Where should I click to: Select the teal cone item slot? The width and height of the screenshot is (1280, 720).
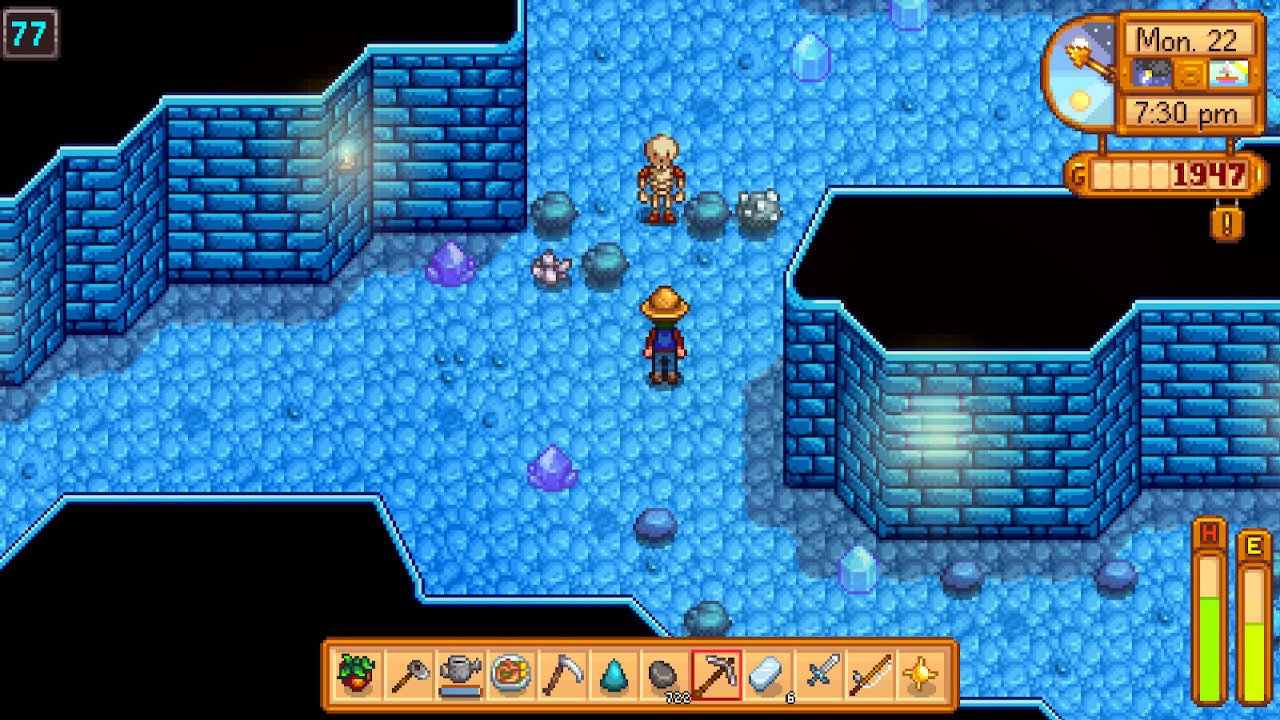613,675
